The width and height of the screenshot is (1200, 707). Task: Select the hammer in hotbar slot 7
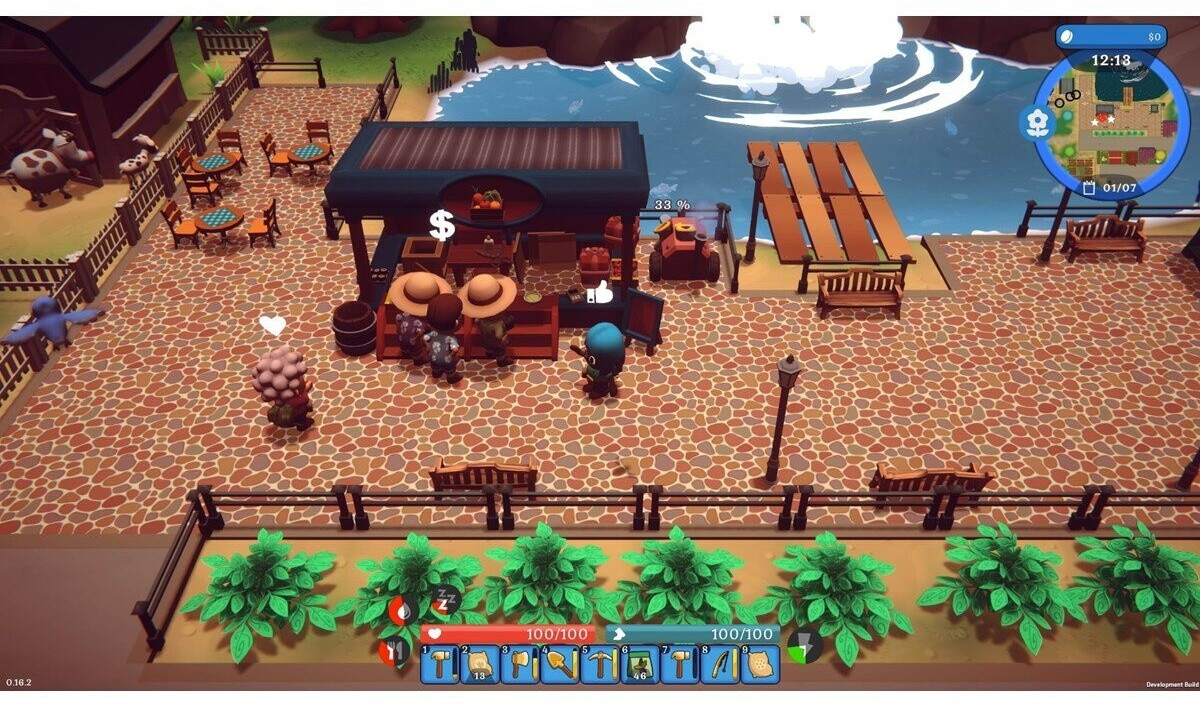pyautogui.click(x=680, y=664)
